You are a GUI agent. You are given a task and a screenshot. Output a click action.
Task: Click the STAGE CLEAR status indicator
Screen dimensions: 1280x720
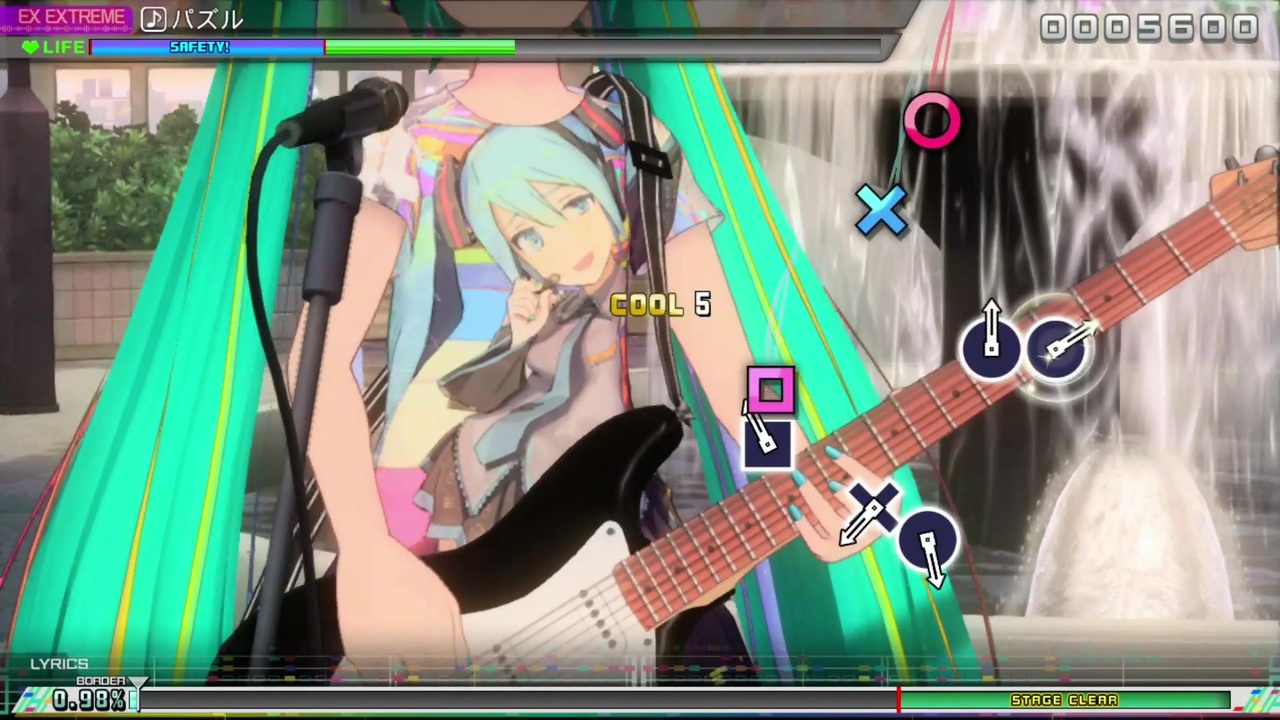pos(1064,700)
